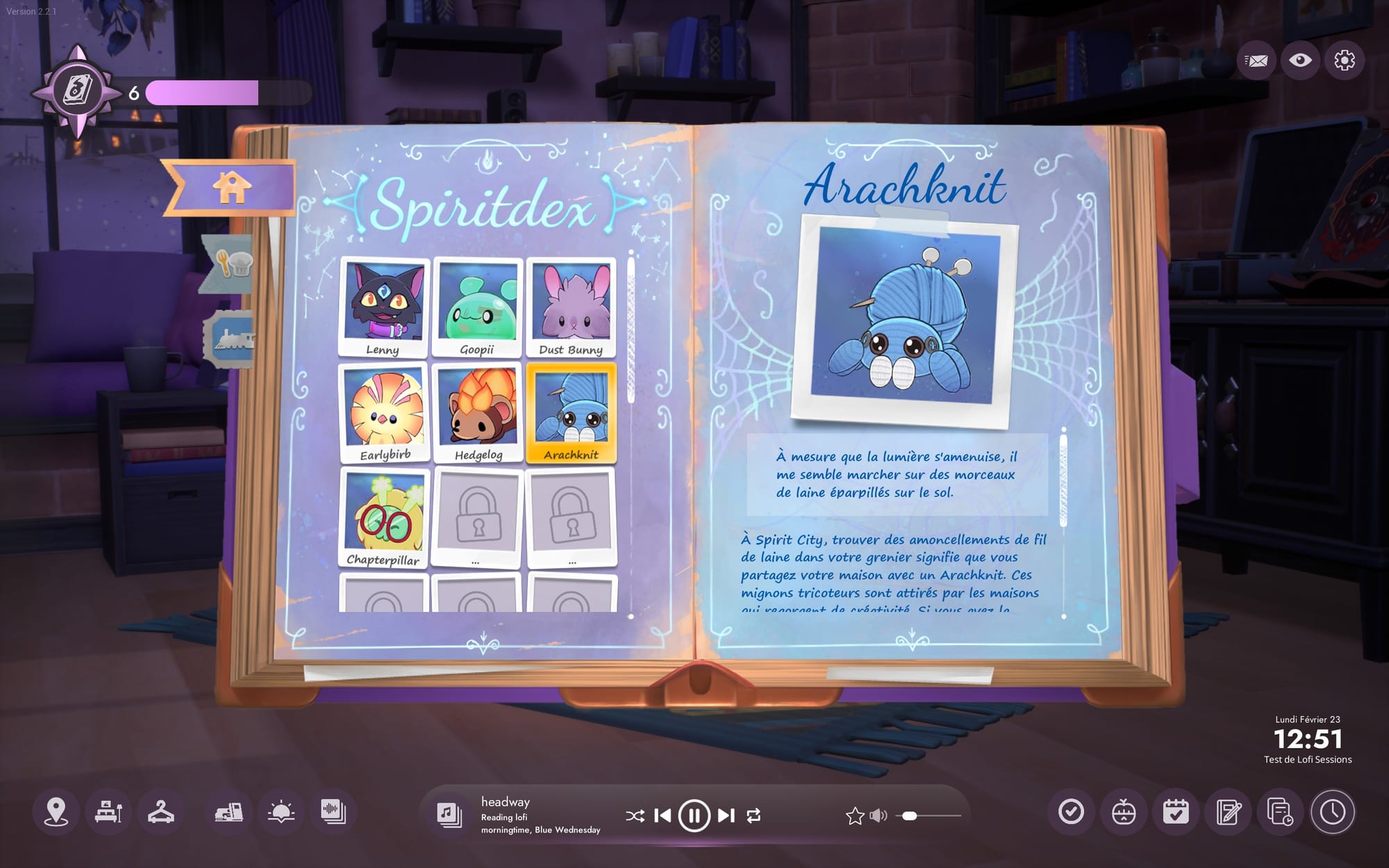Open the Dust Bunny spirit page
The width and height of the screenshot is (1389, 868).
tap(571, 307)
